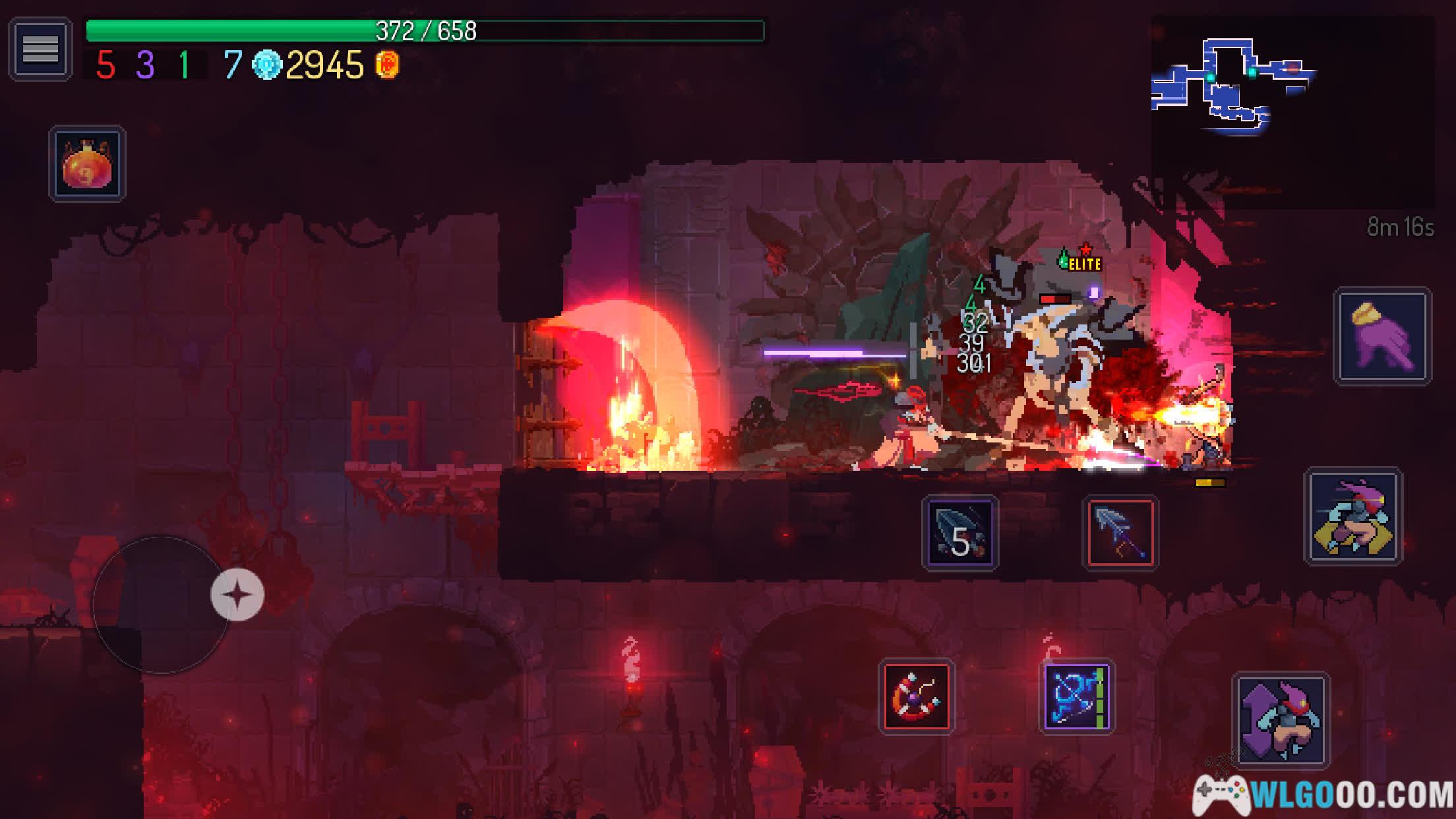Viewport: 1456px width, 819px height.
Task: Activate the blue crossbow turret skill
Action: tap(1077, 696)
